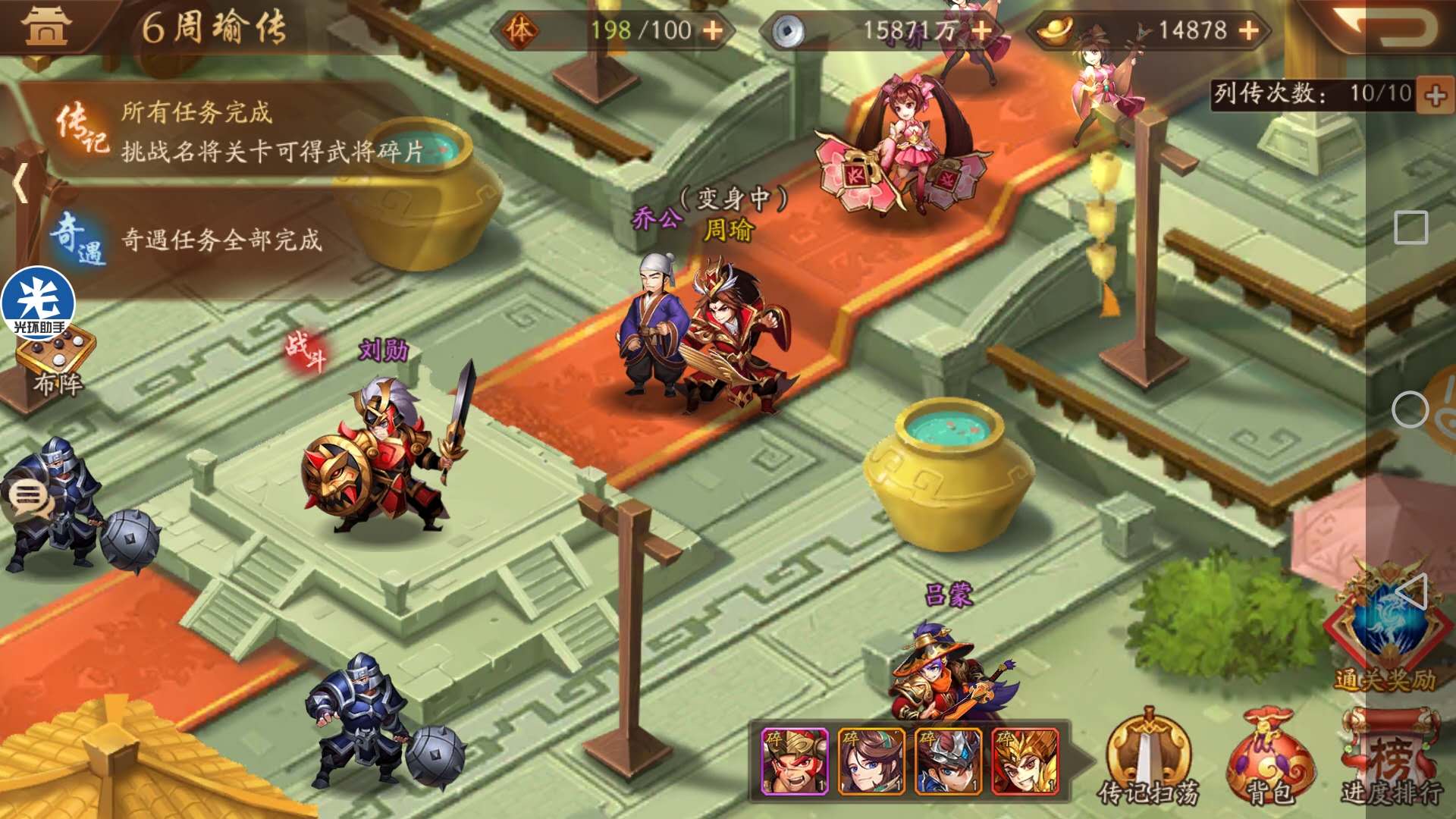
Task: Select the purple-framed red-faced hero fragment
Action: (794, 761)
